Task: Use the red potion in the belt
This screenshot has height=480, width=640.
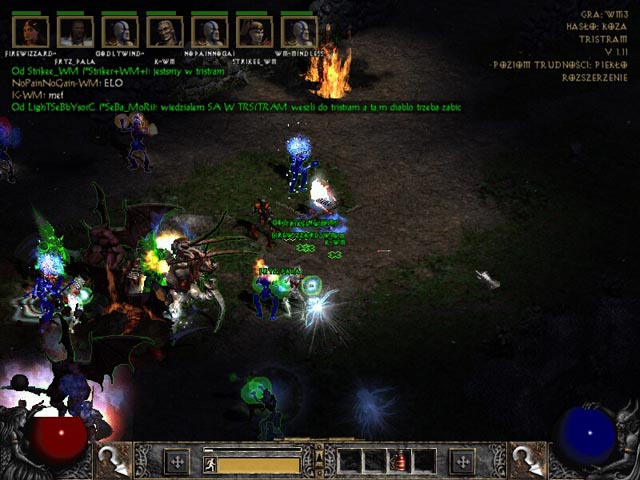Action: pos(400,462)
